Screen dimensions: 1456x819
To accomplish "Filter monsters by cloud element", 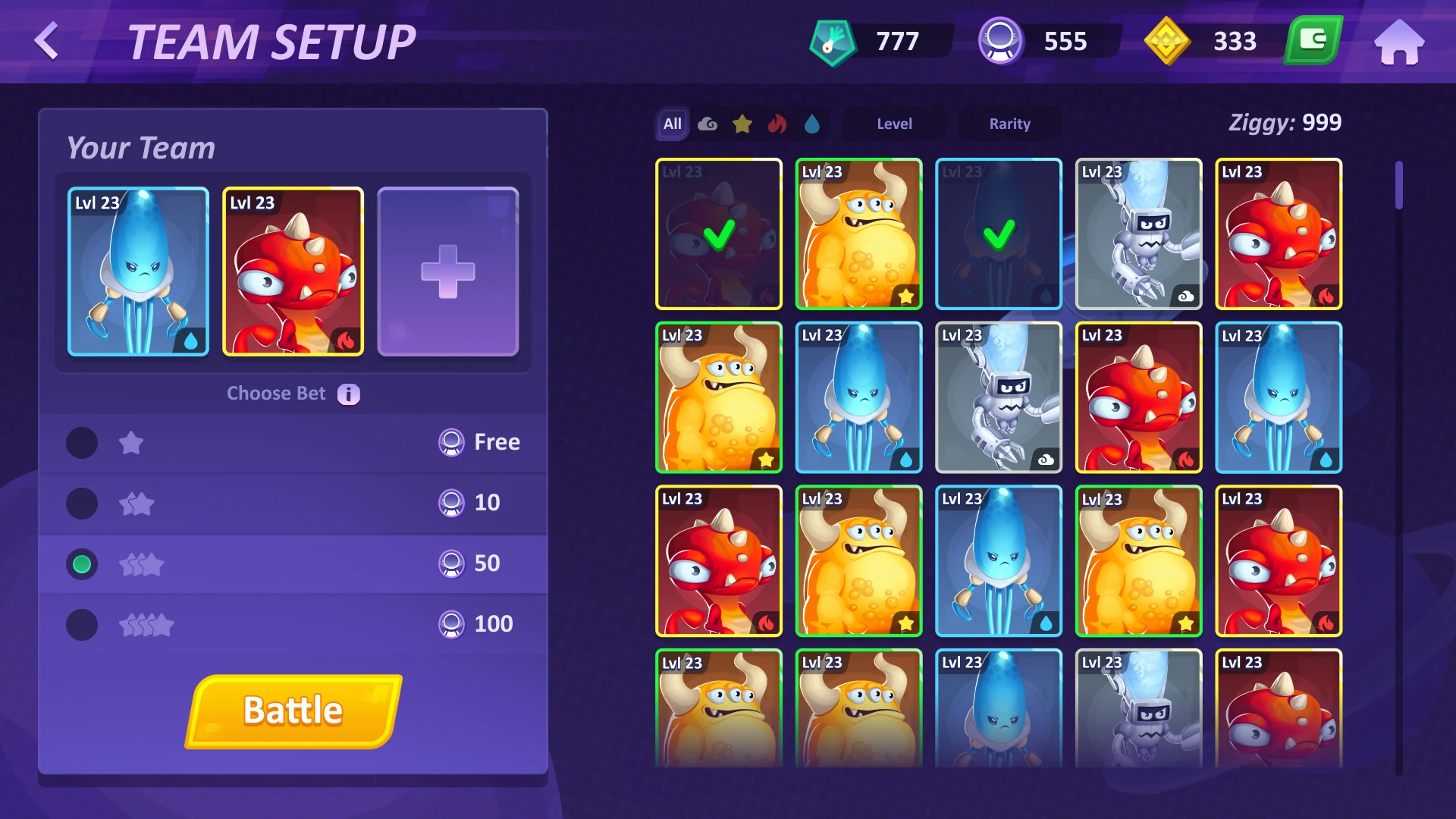I will [x=708, y=124].
